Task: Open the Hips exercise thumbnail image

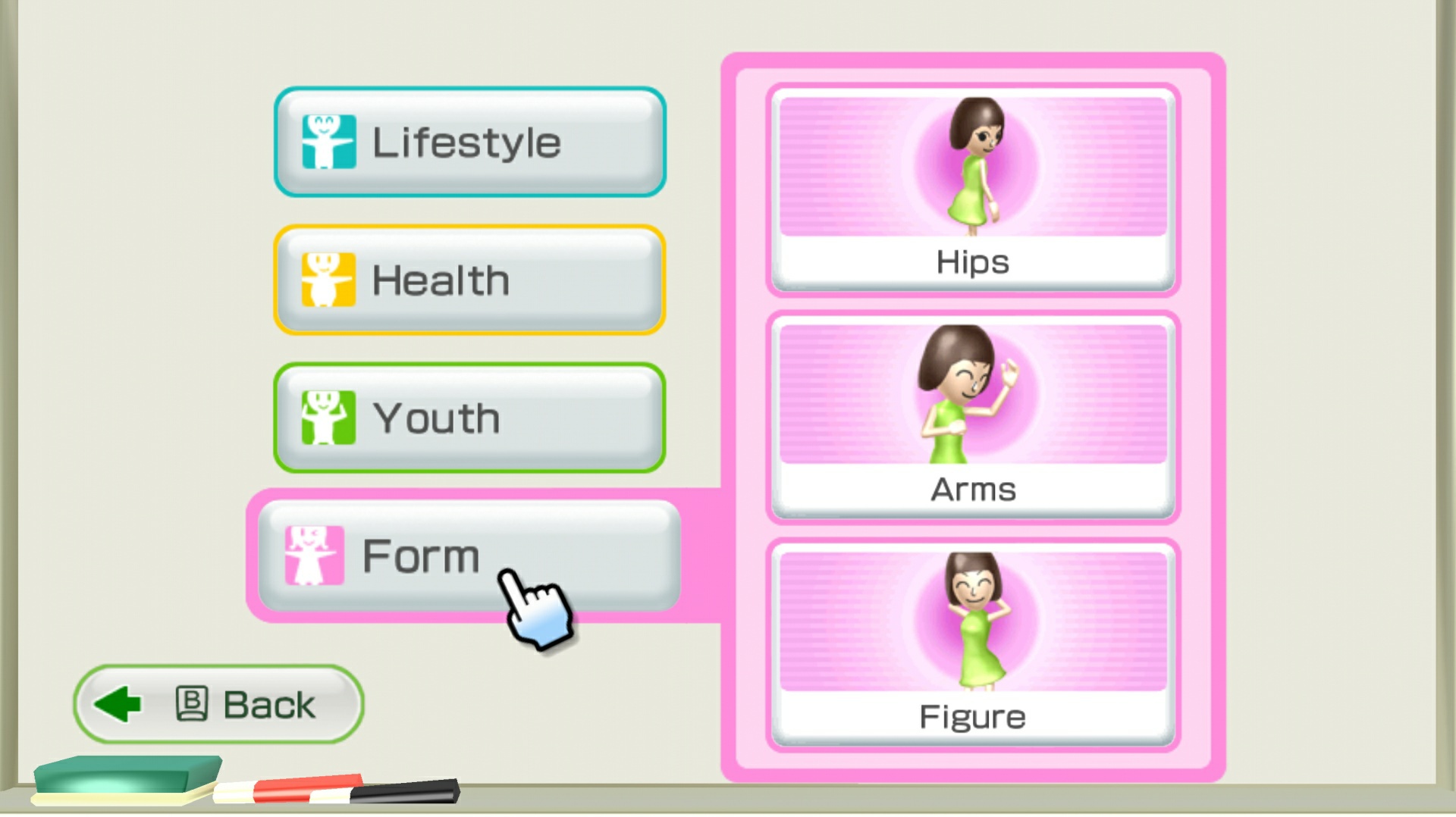Action: (973, 167)
